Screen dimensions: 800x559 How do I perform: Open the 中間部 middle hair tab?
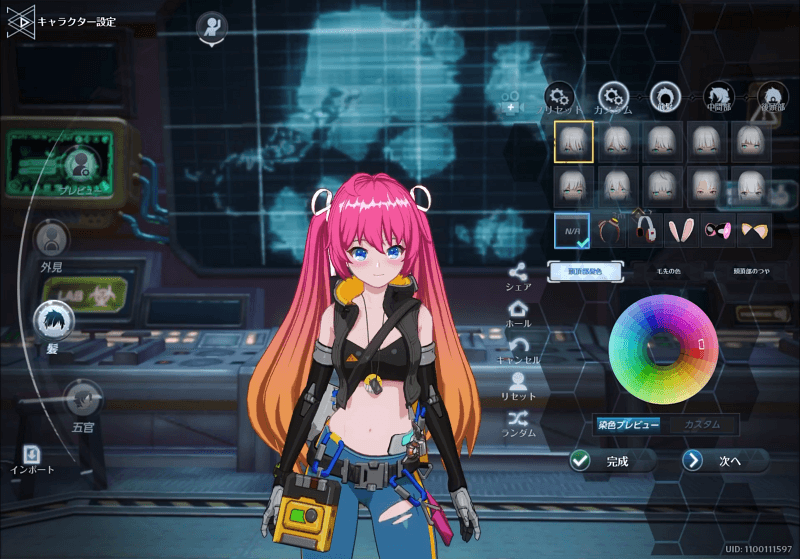(718, 95)
